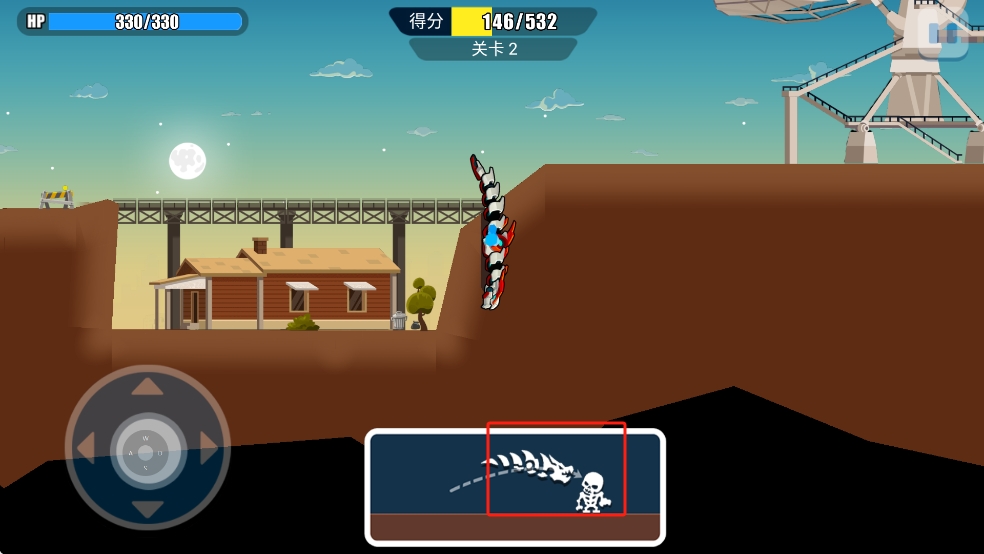The width and height of the screenshot is (984, 554).
Task: Tap the joystick's left arrow
Action: coord(87,448)
